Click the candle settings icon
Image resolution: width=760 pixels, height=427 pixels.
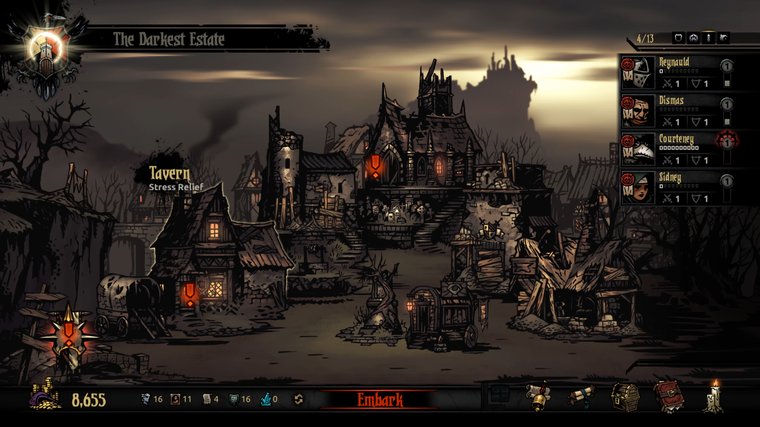[713, 397]
